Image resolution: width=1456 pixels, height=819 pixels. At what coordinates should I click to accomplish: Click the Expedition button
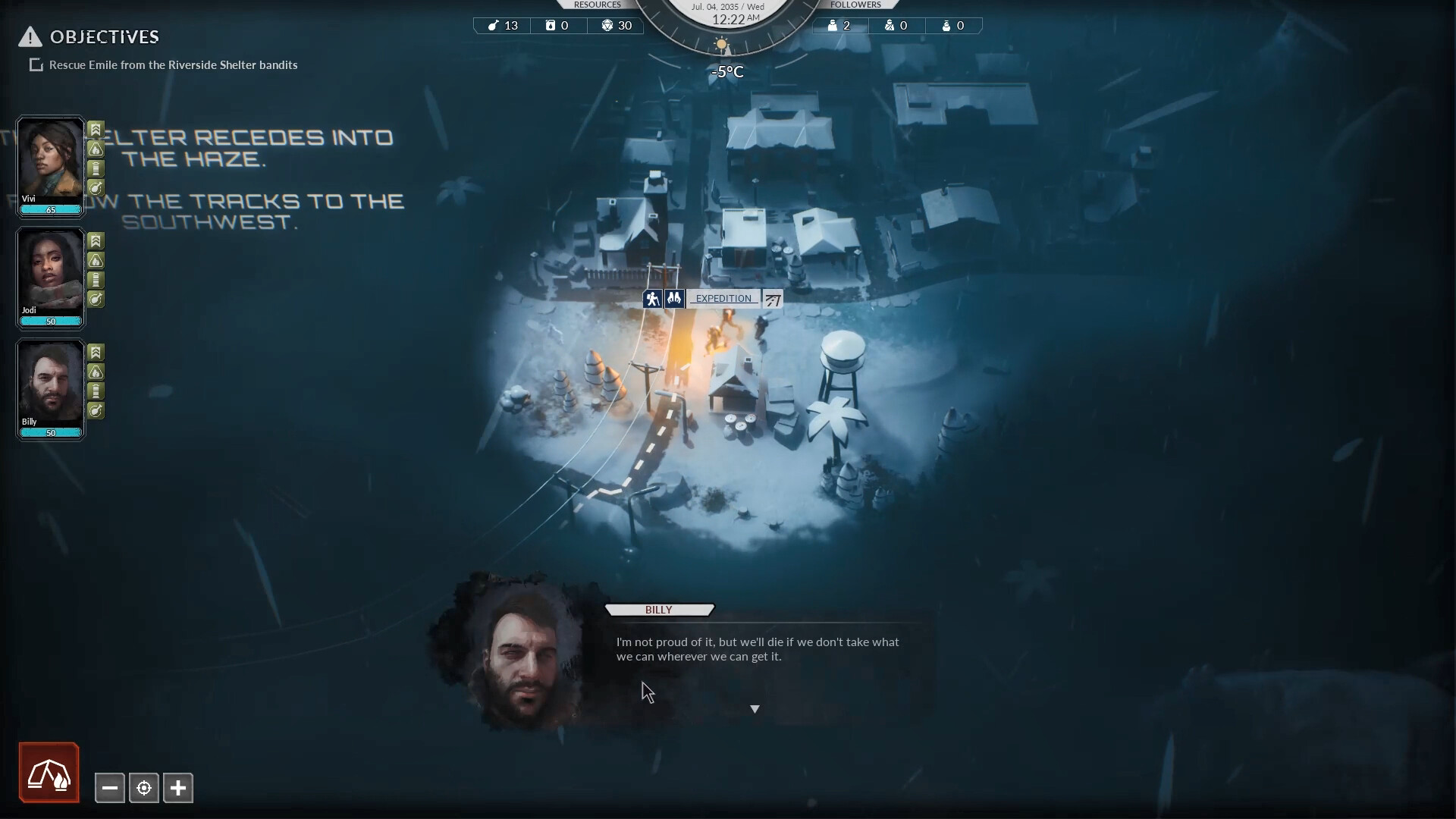click(x=723, y=298)
